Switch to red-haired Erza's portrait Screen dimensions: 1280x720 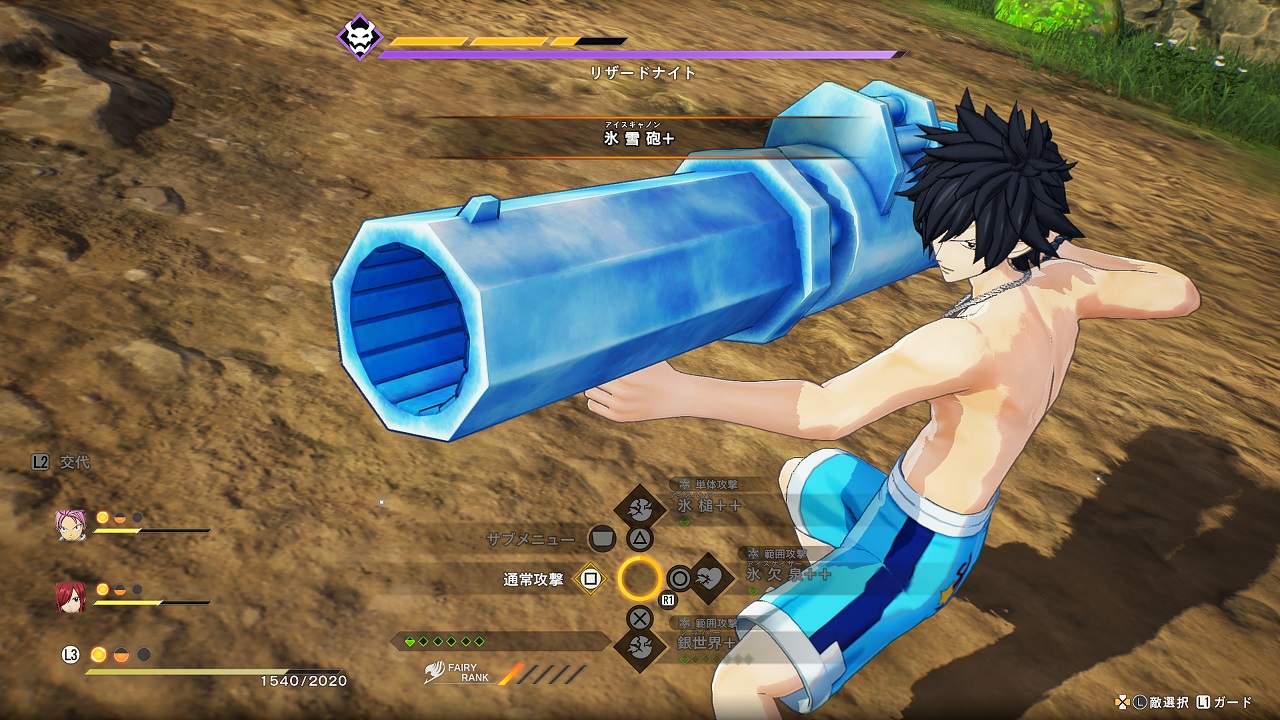tap(70, 597)
